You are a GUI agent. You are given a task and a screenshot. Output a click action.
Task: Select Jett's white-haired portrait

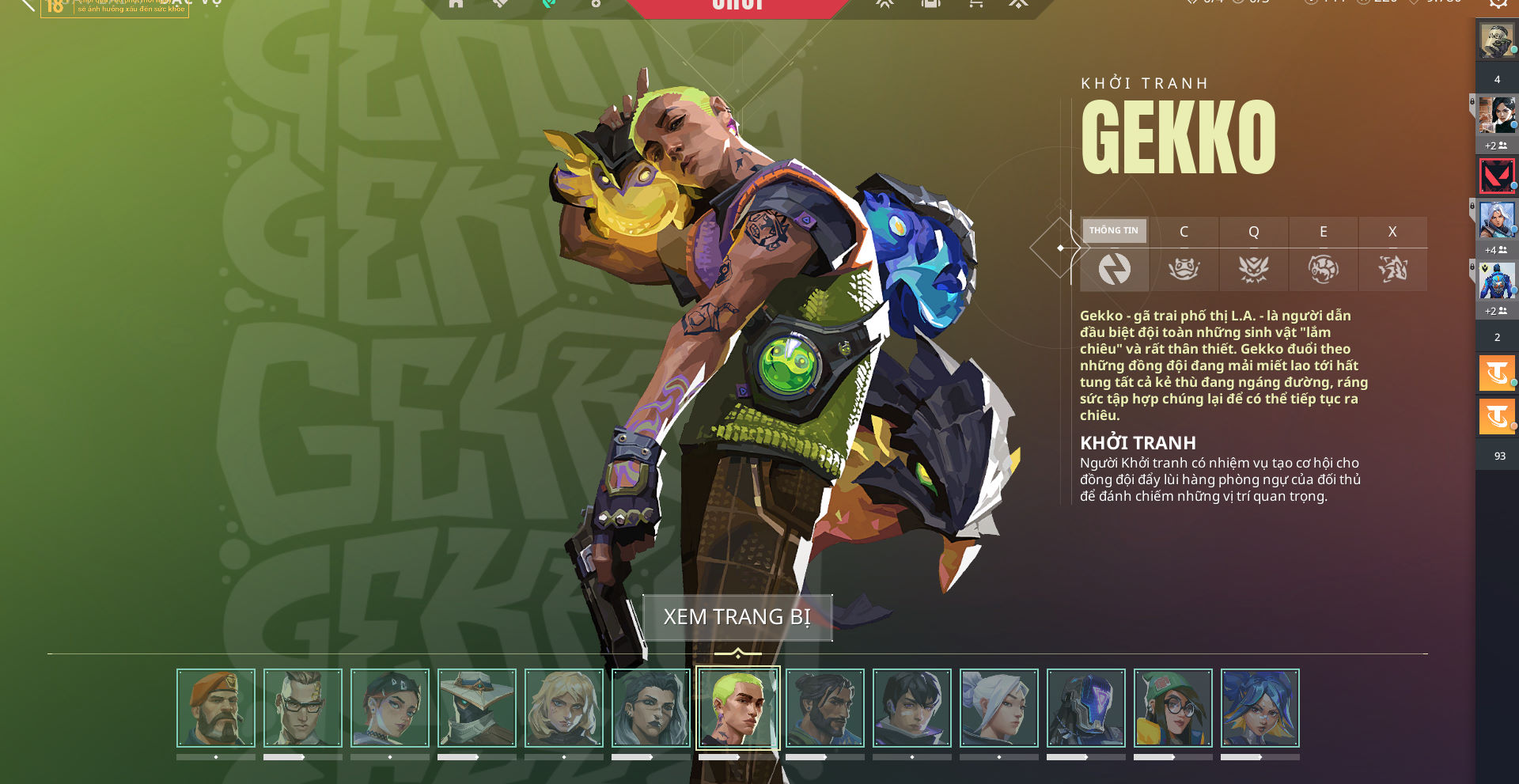click(x=999, y=708)
